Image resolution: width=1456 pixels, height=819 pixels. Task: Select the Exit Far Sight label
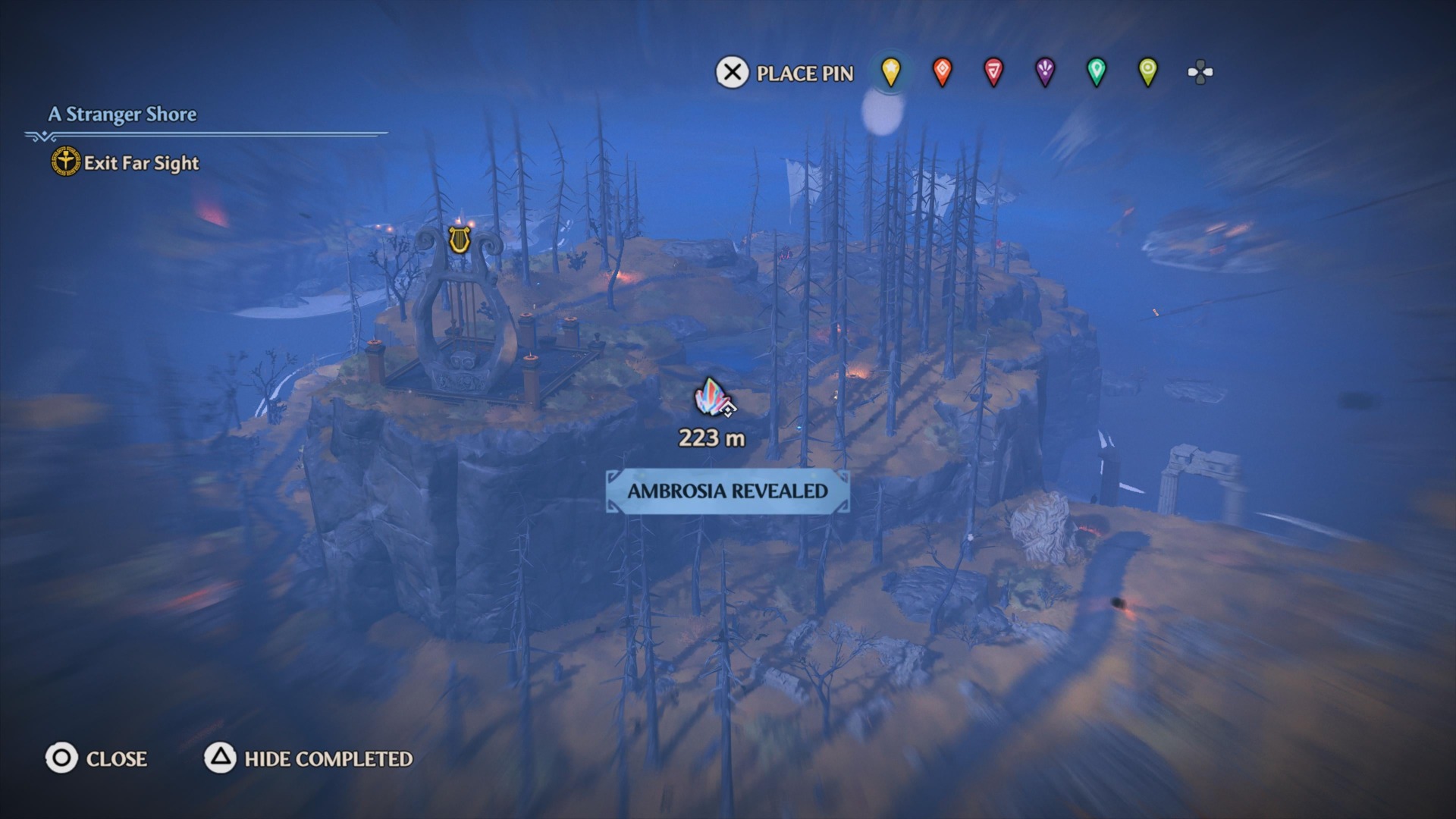tap(141, 162)
